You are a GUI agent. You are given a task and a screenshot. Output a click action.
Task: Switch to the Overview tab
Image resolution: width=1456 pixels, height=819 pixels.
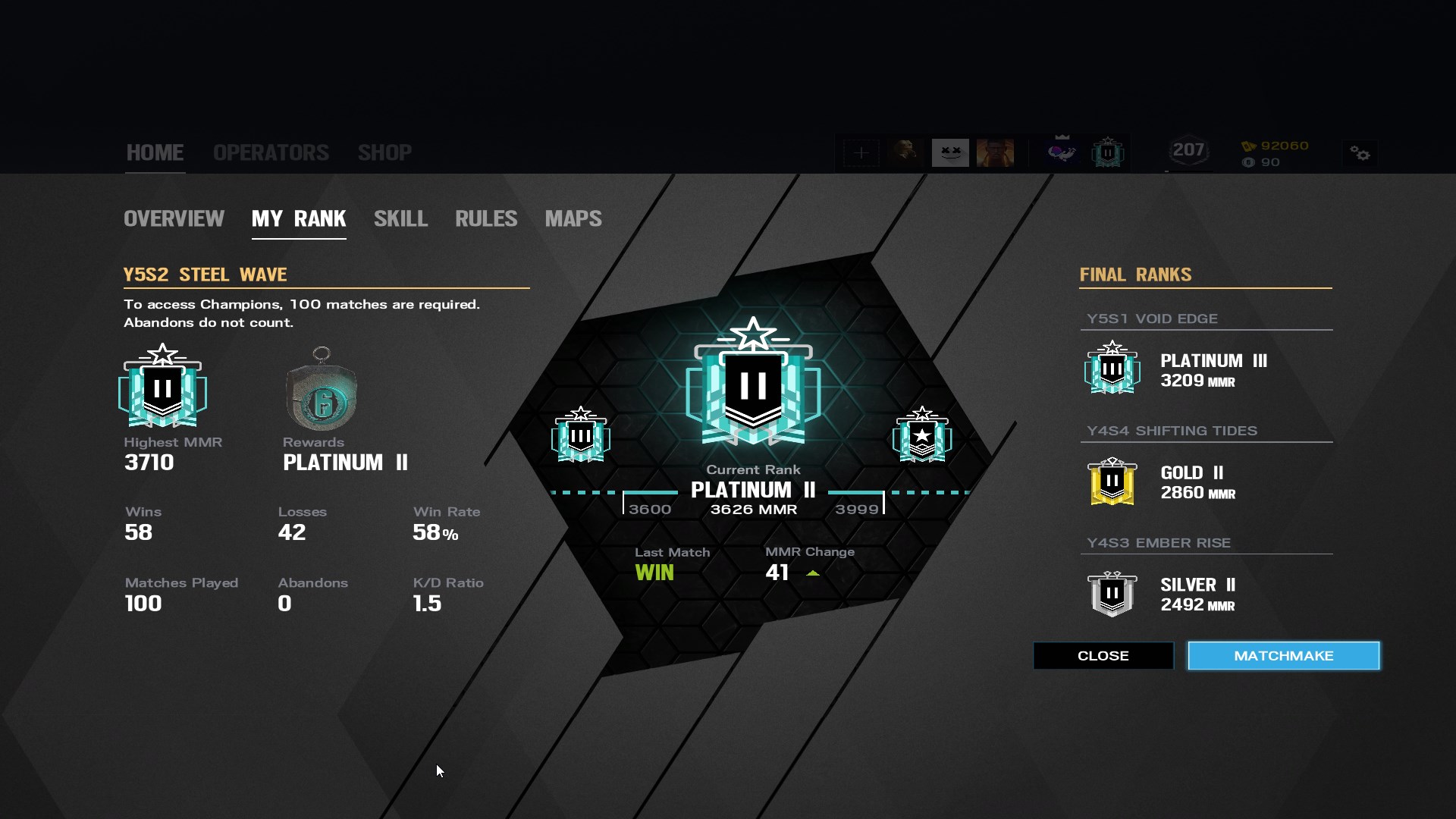pos(174,219)
